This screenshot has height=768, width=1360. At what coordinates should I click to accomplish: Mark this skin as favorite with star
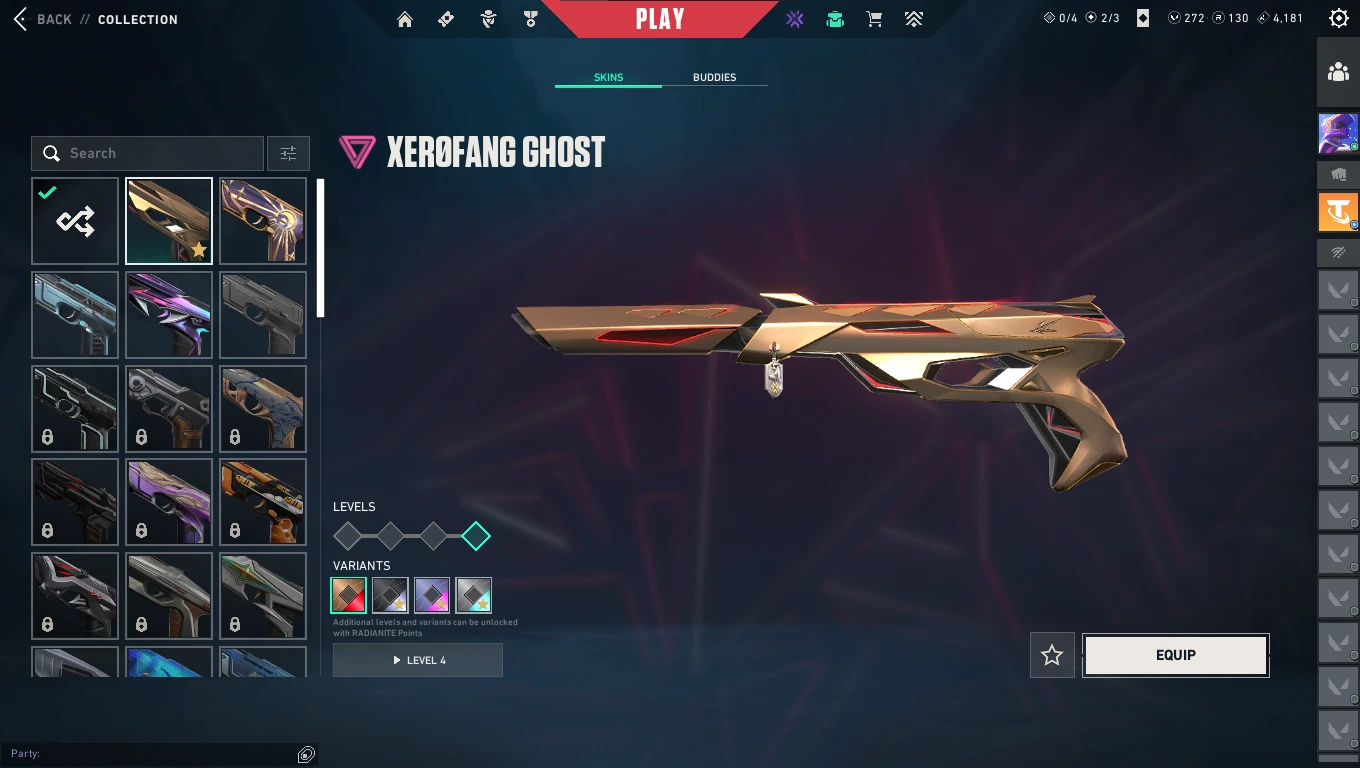[1052, 655]
